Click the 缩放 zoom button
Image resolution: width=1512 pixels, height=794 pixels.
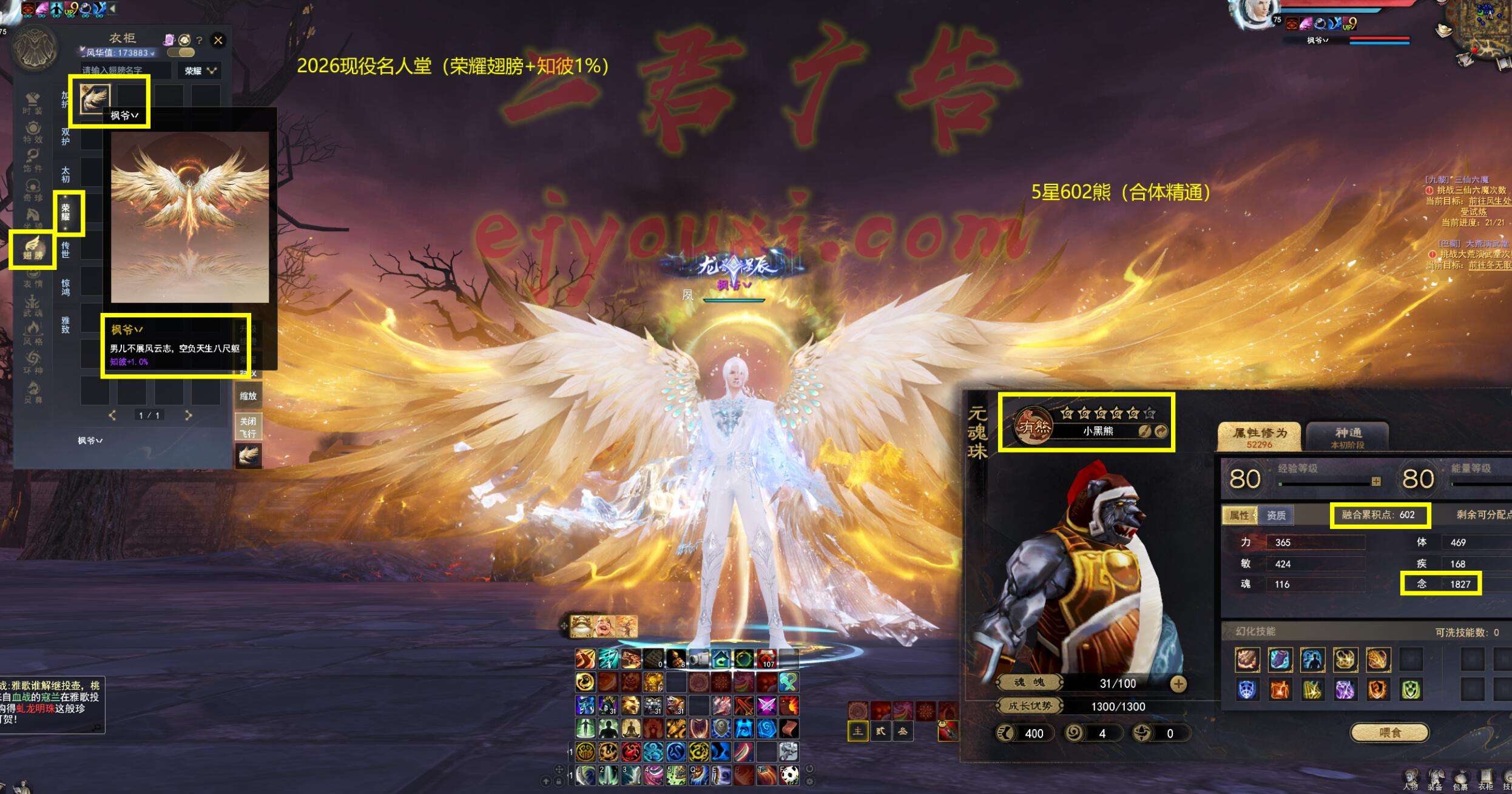click(x=248, y=396)
